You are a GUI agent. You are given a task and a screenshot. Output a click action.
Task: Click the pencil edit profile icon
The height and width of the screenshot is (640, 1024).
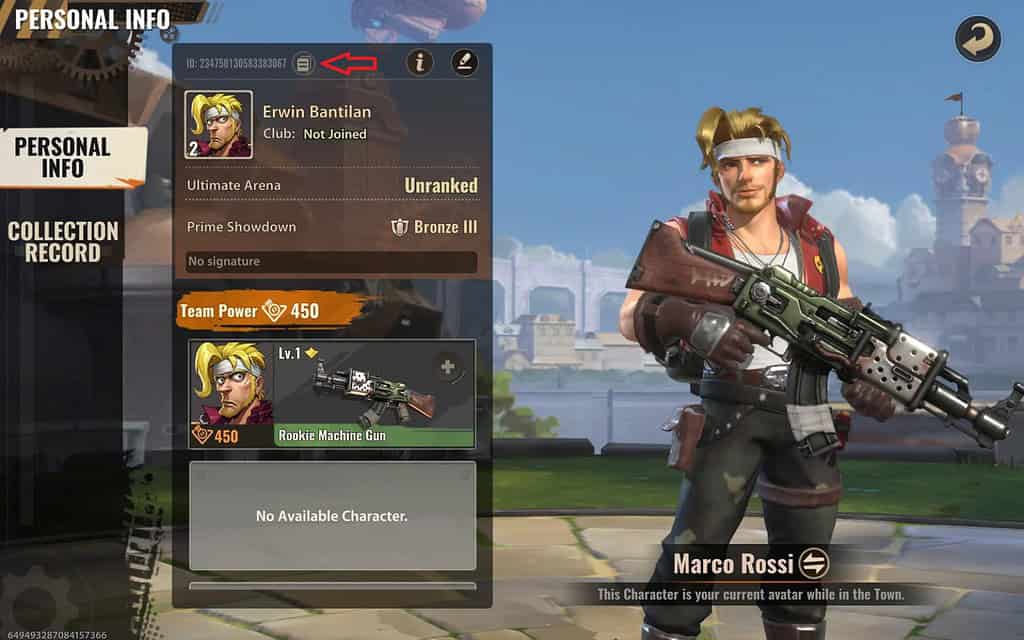click(464, 63)
